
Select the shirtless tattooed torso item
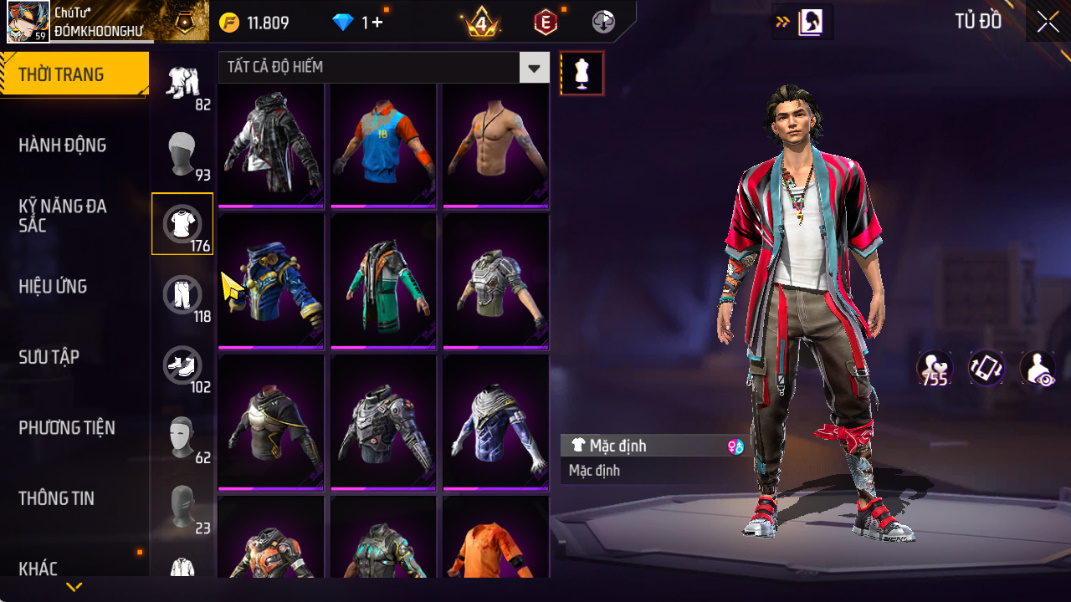(496, 146)
